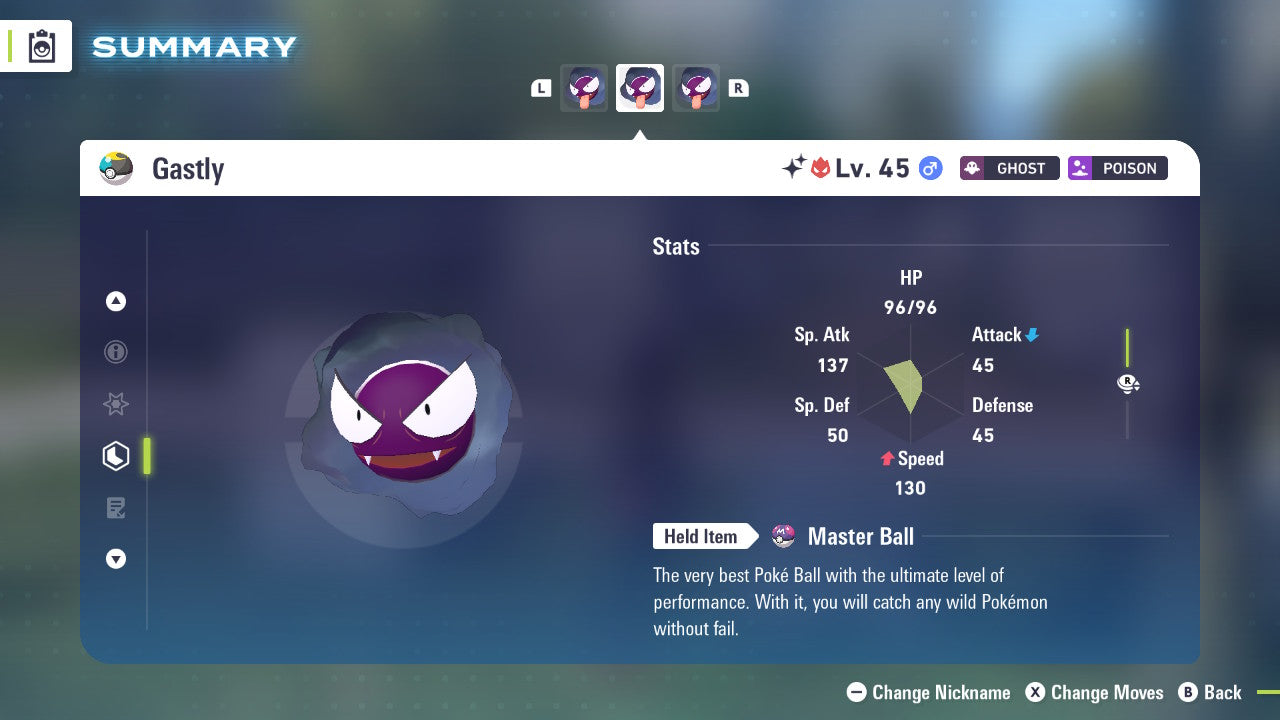1280x720 pixels.
Task: Select the currently viewed Gastly party thumbnail
Action: tap(639, 87)
